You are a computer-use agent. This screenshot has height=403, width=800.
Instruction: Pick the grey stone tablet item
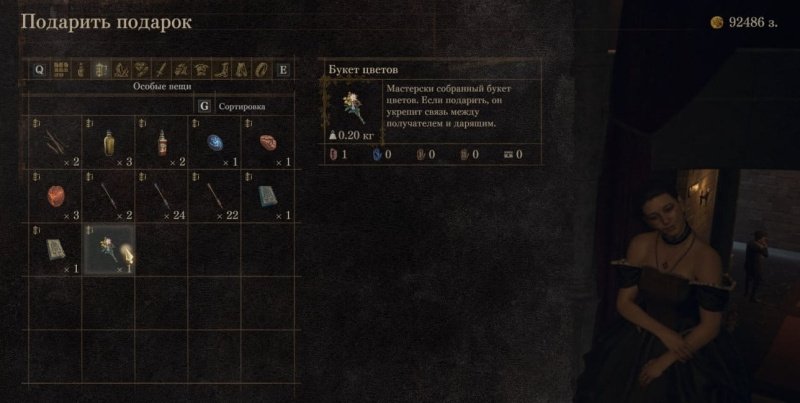coord(53,249)
